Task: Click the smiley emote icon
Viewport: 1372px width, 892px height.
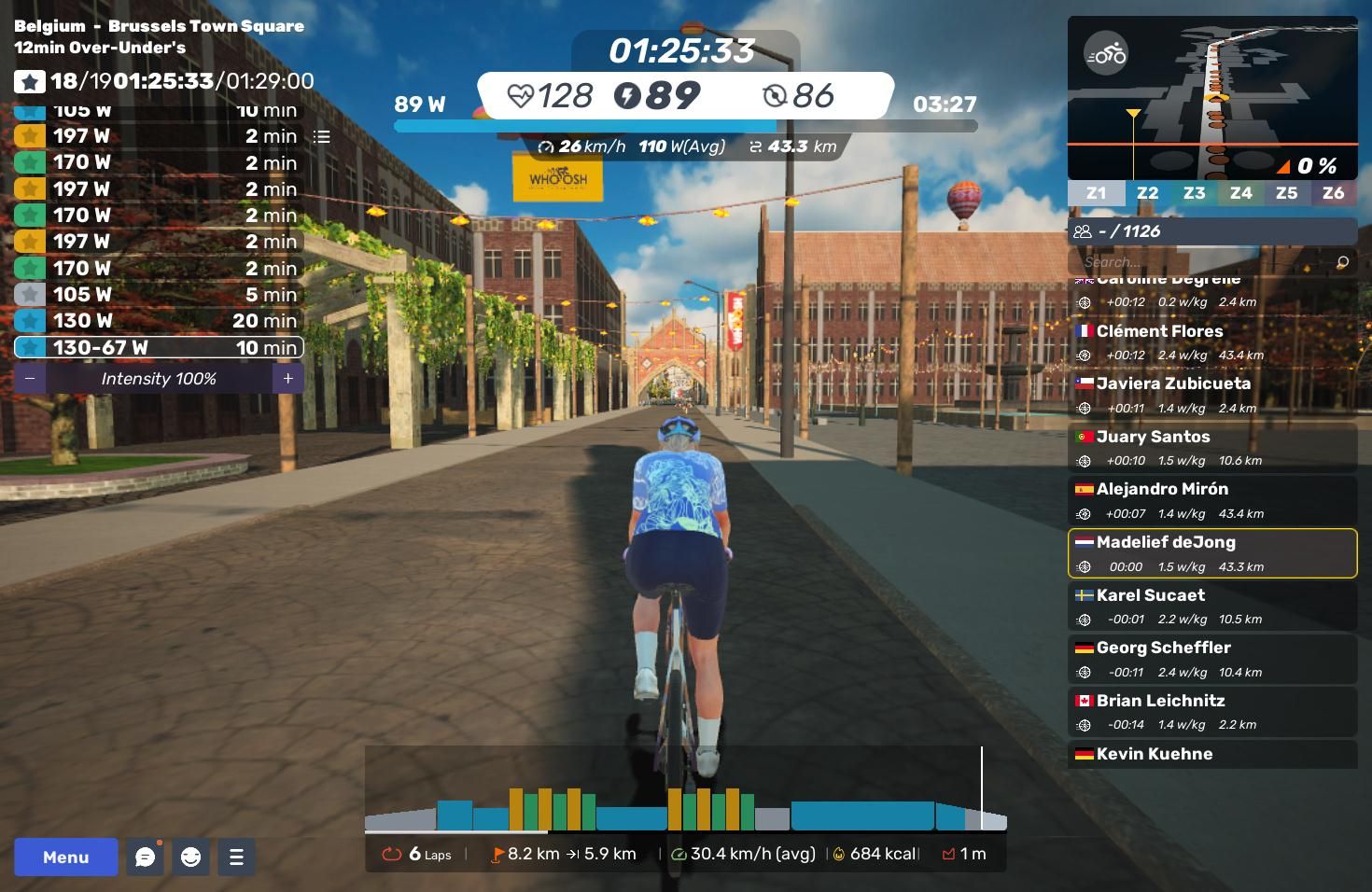Action: coord(190,857)
